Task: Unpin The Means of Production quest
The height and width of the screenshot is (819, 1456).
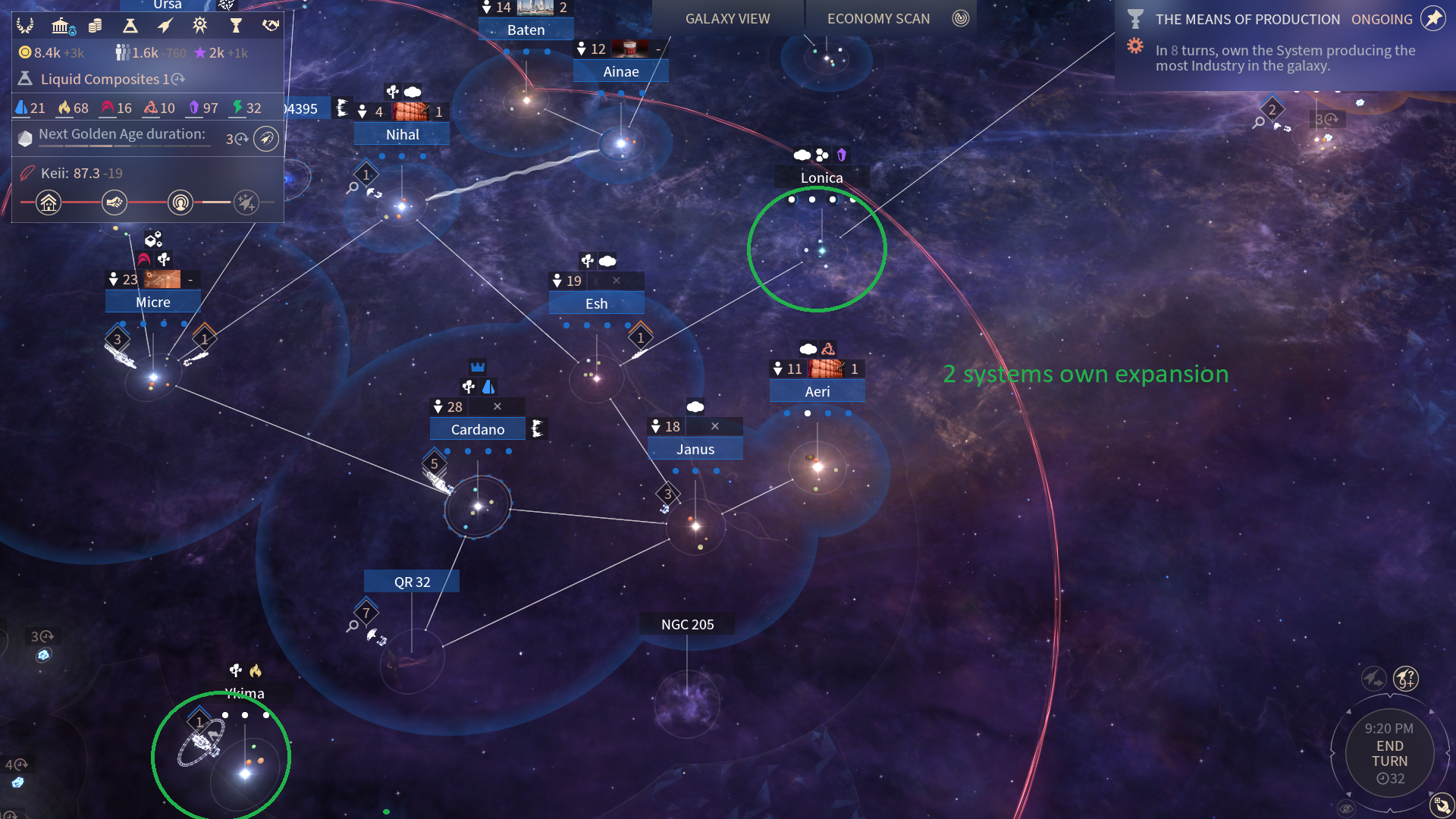Action: coord(1432,19)
